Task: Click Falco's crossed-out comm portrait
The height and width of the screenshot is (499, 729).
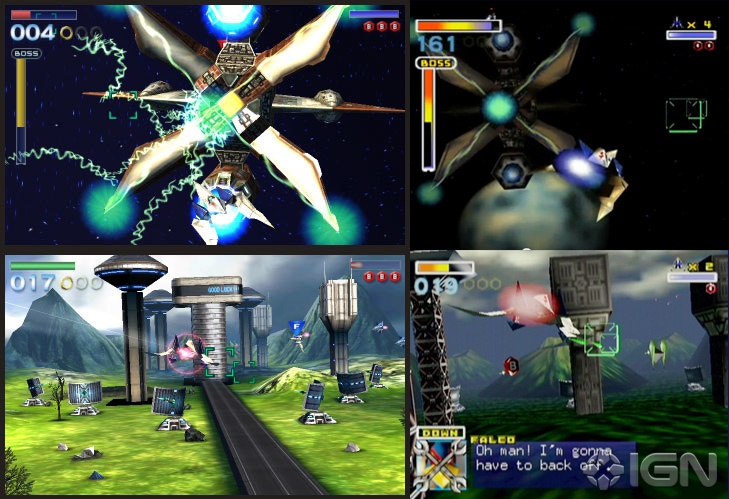Action: tap(440, 466)
